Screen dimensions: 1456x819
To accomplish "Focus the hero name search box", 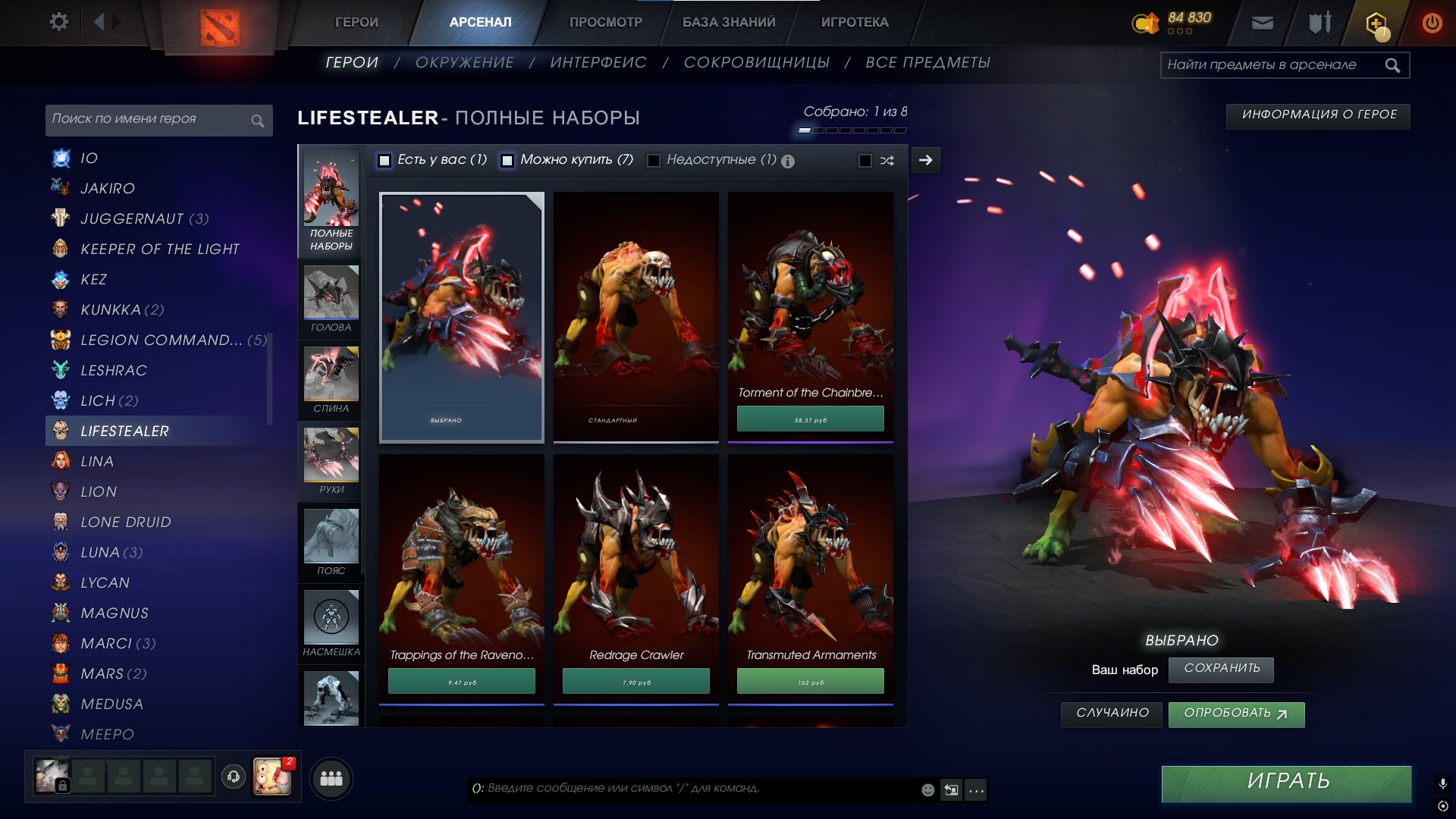I will 148,120.
